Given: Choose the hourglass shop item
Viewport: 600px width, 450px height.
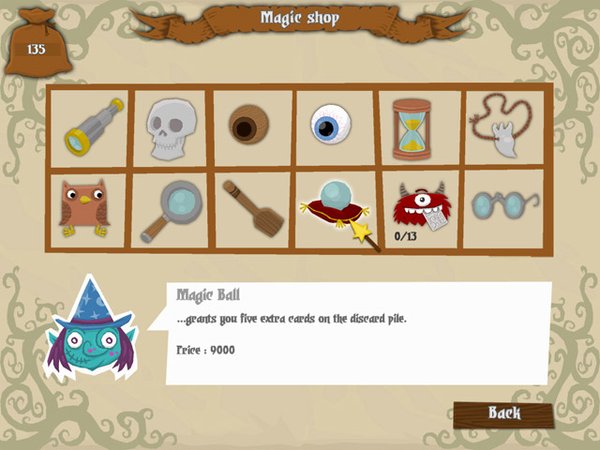Looking at the screenshot, I should (x=413, y=128).
